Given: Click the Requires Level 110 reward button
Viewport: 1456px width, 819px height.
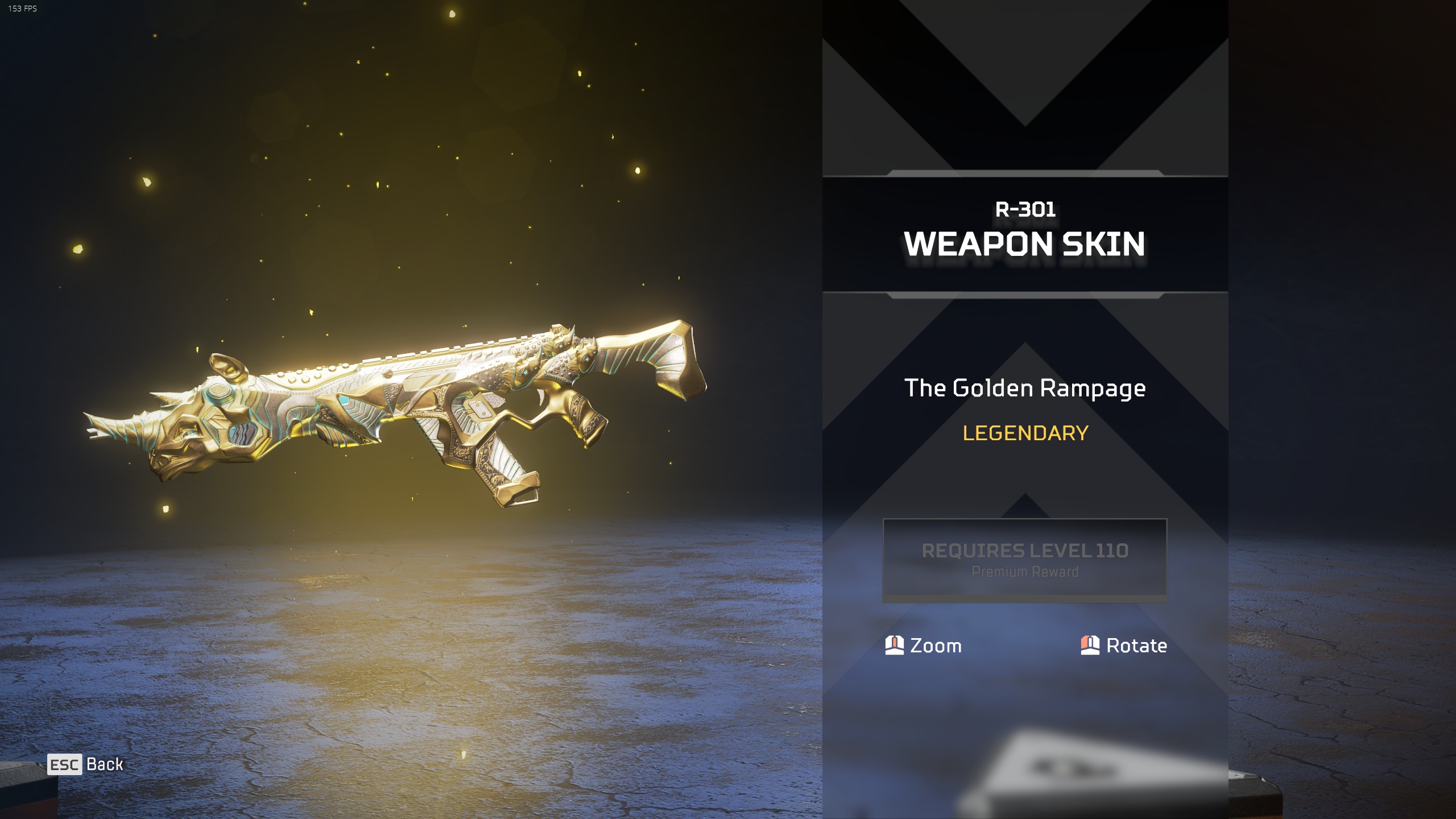Looking at the screenshot, I should (1024, 560).
